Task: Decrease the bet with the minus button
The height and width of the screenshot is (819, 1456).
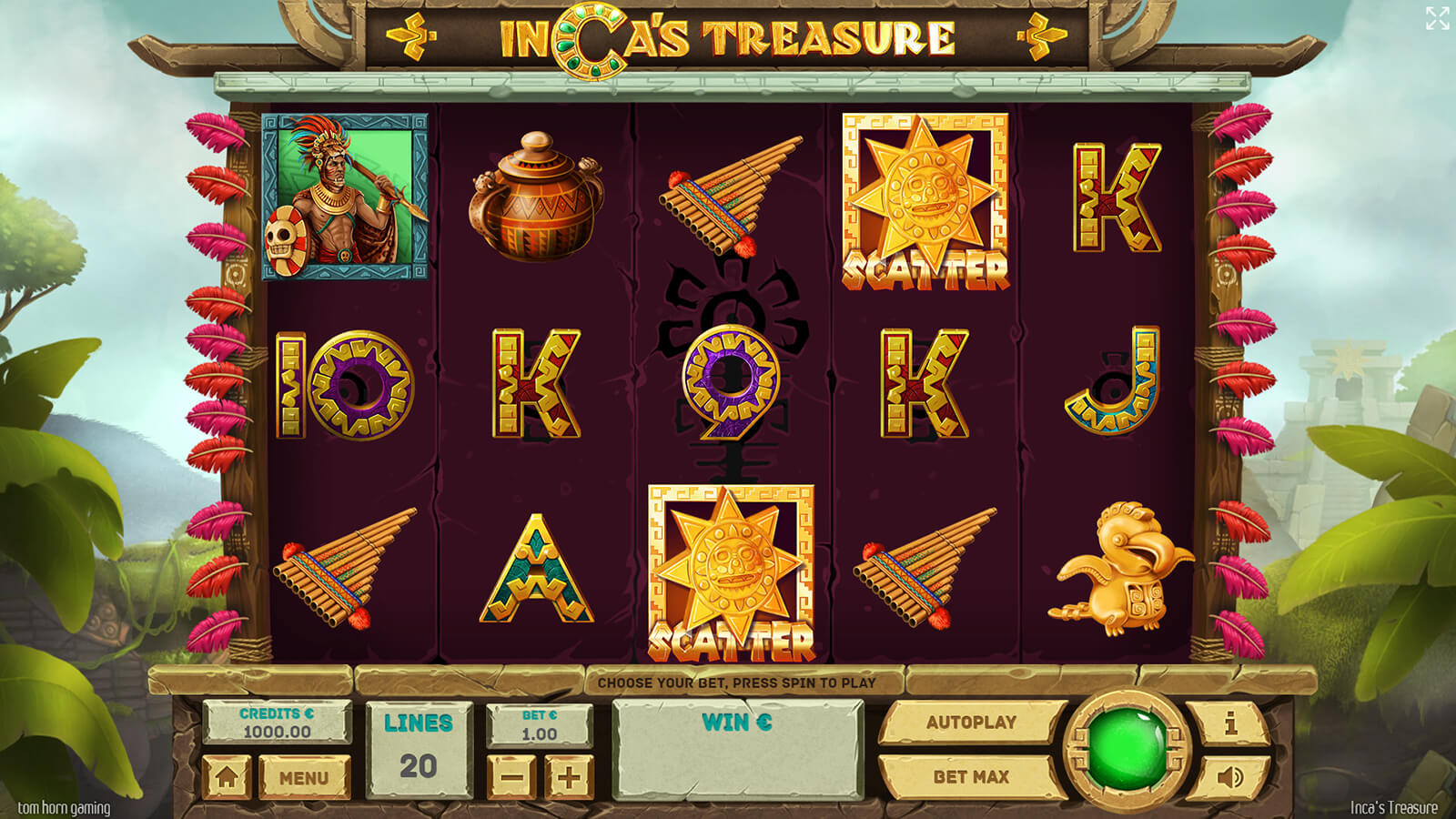Action: coord(512,778)
